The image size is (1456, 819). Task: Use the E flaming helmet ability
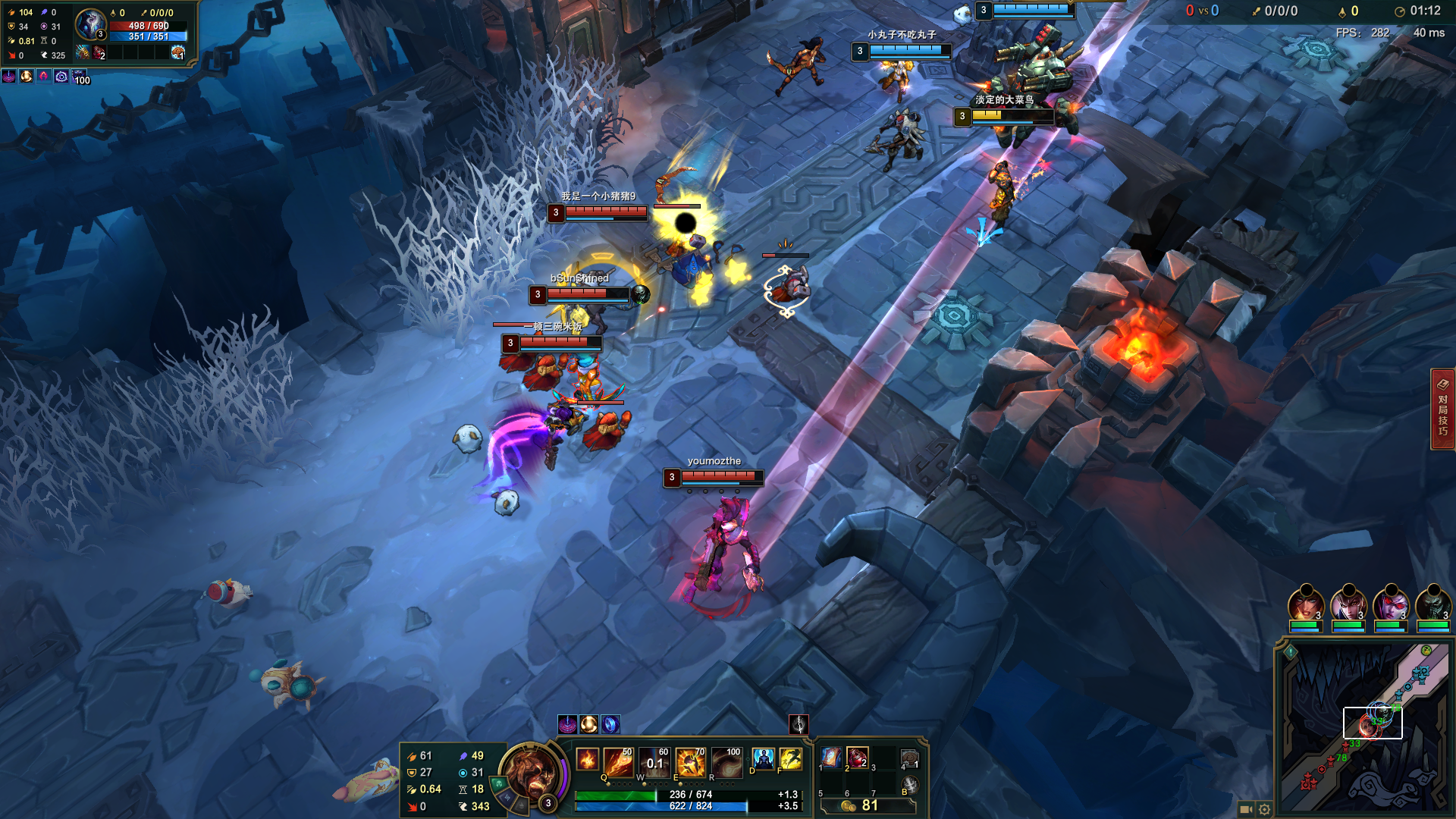(690, 762)
